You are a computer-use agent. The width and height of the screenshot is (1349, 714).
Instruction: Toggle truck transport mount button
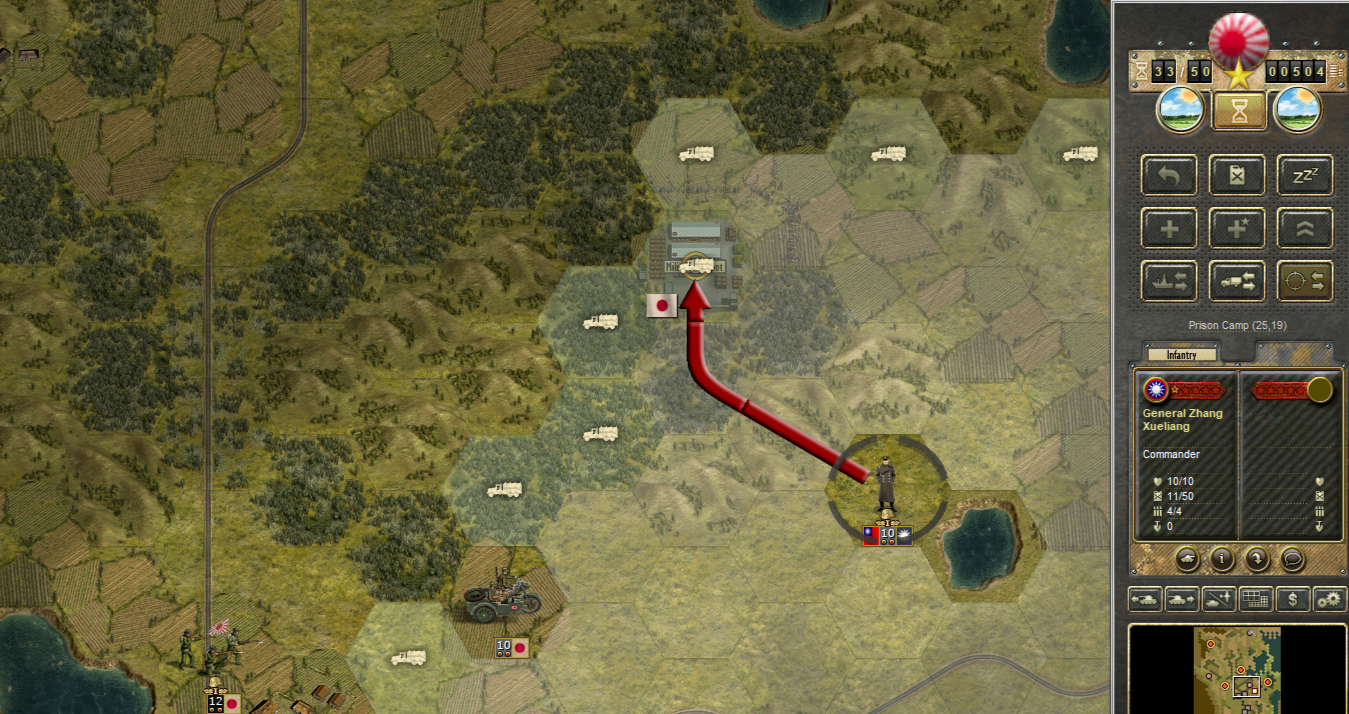(1237, 281)
